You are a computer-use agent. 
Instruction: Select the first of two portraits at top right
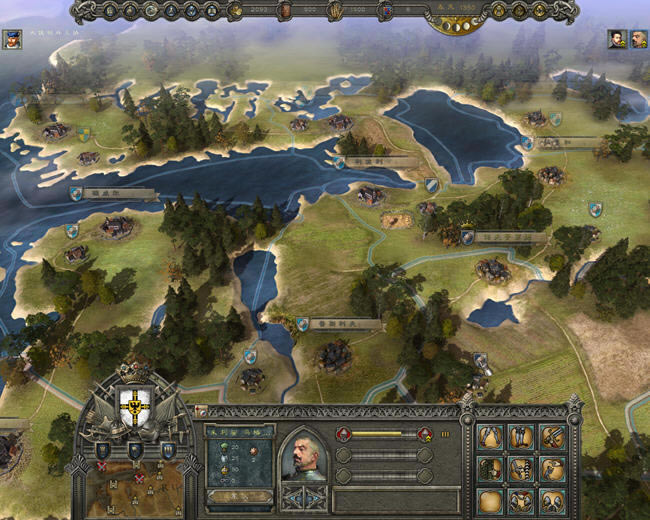click(x=619, y=39)
